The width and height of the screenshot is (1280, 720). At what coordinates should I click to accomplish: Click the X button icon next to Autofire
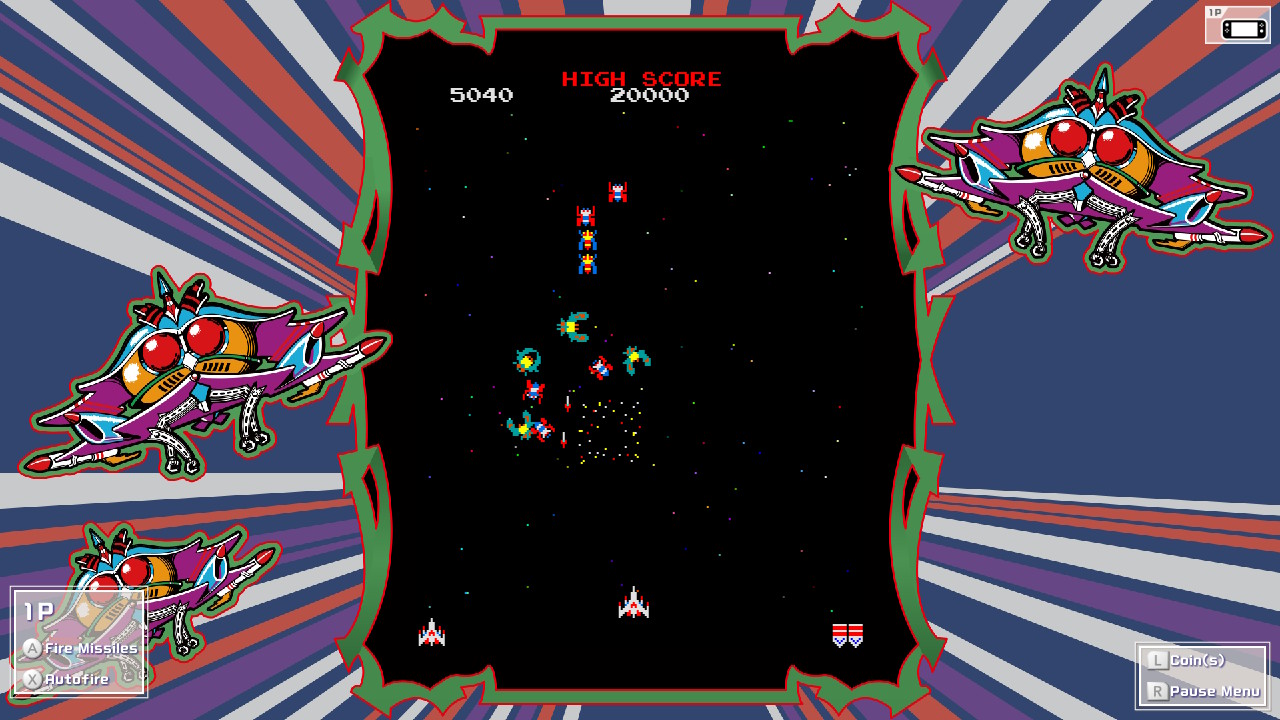31,678
